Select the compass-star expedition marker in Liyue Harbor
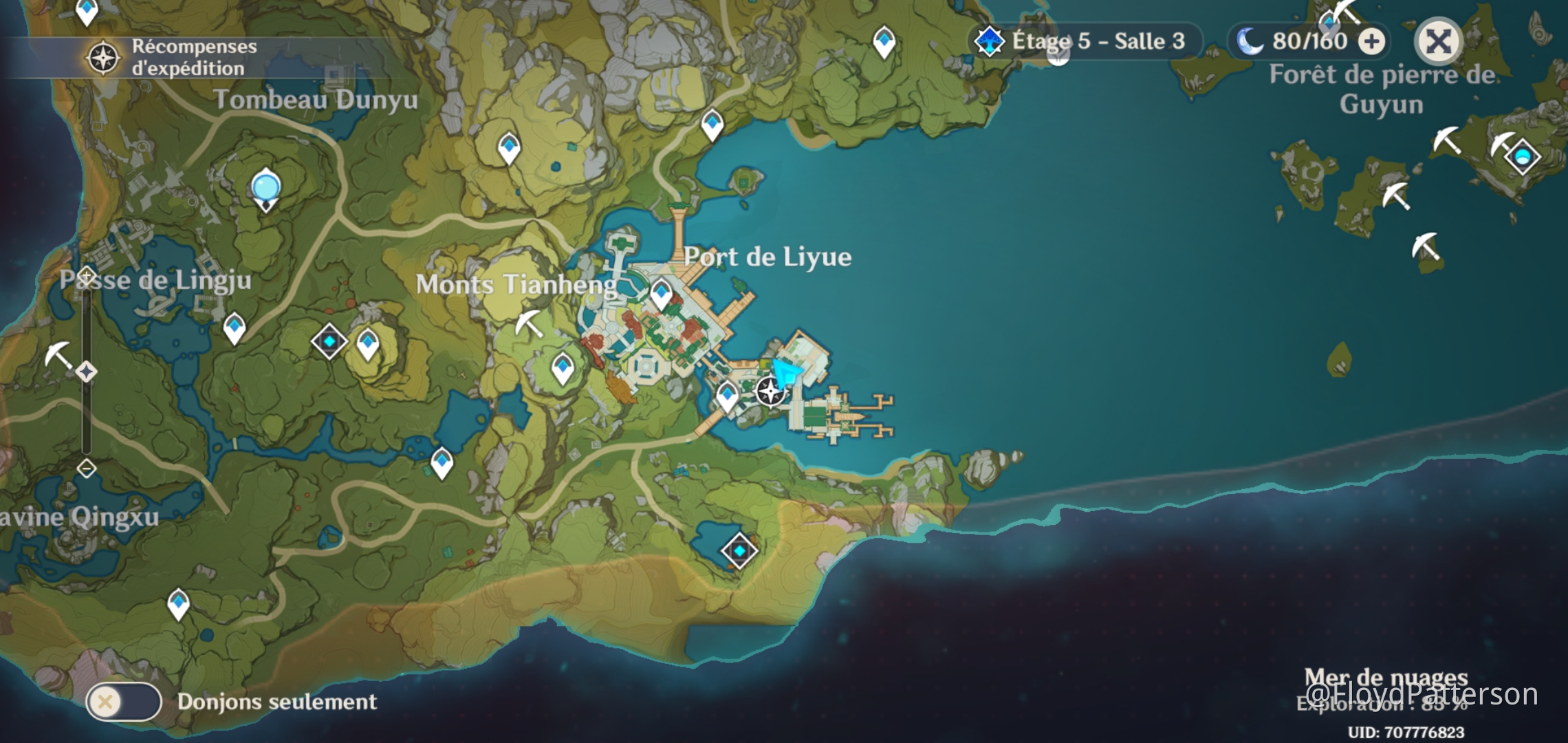1568x743 pixels. (770, 392)
